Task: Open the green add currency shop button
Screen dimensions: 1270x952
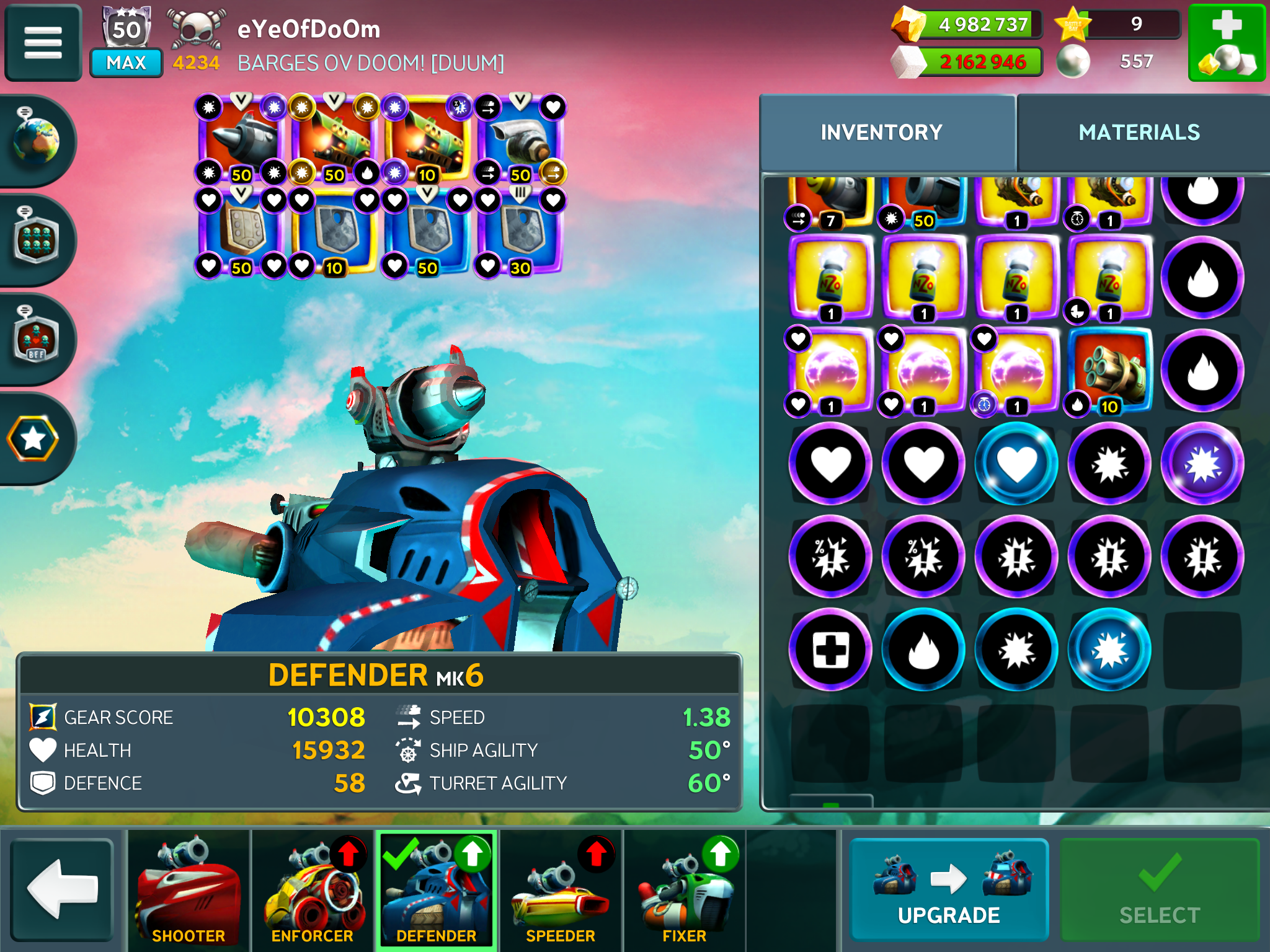Action: (x=1226, y=43)
